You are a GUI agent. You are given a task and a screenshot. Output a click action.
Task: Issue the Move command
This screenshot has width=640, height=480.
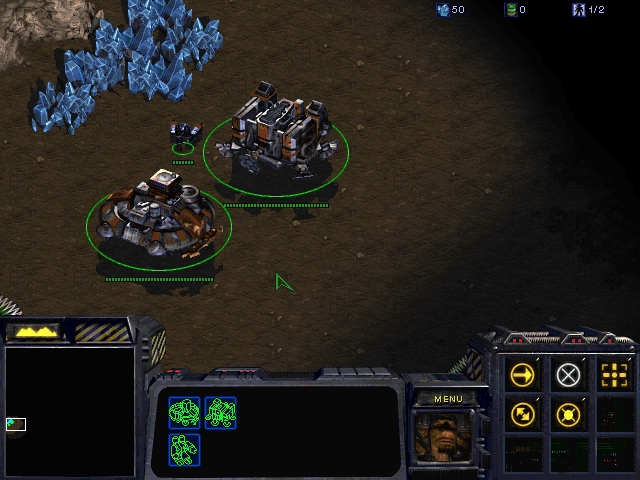[522, 375]
